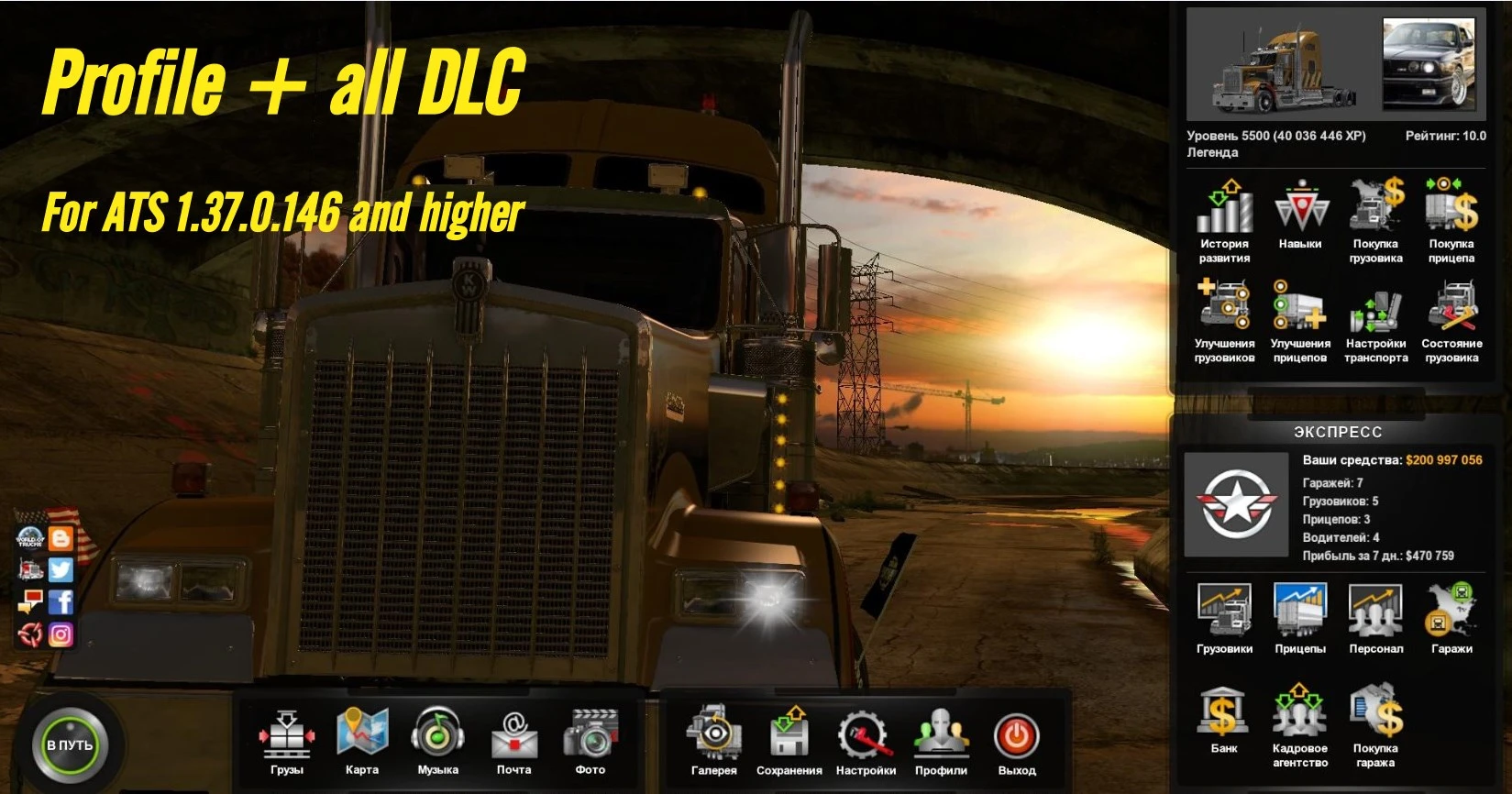Open the Гаражи garages manager
1512x794 pixels.
click(x=1451, y=612)
